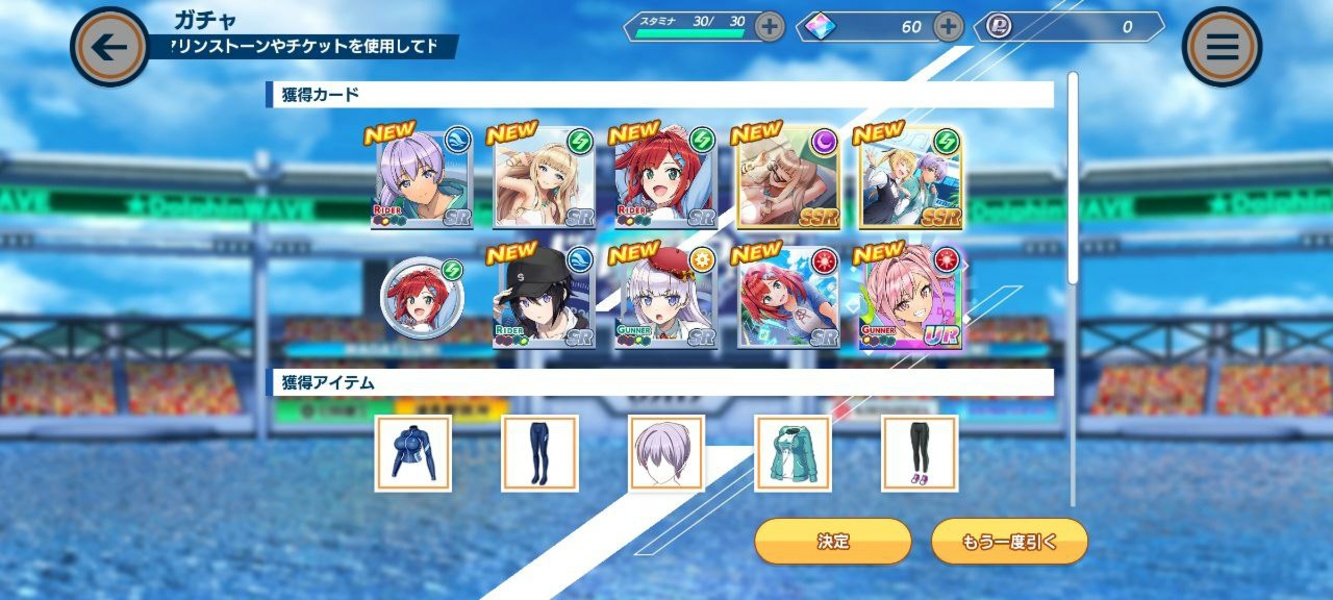
Task: Choose the black pants with pink shoes
Action: [x=919, y=454]
